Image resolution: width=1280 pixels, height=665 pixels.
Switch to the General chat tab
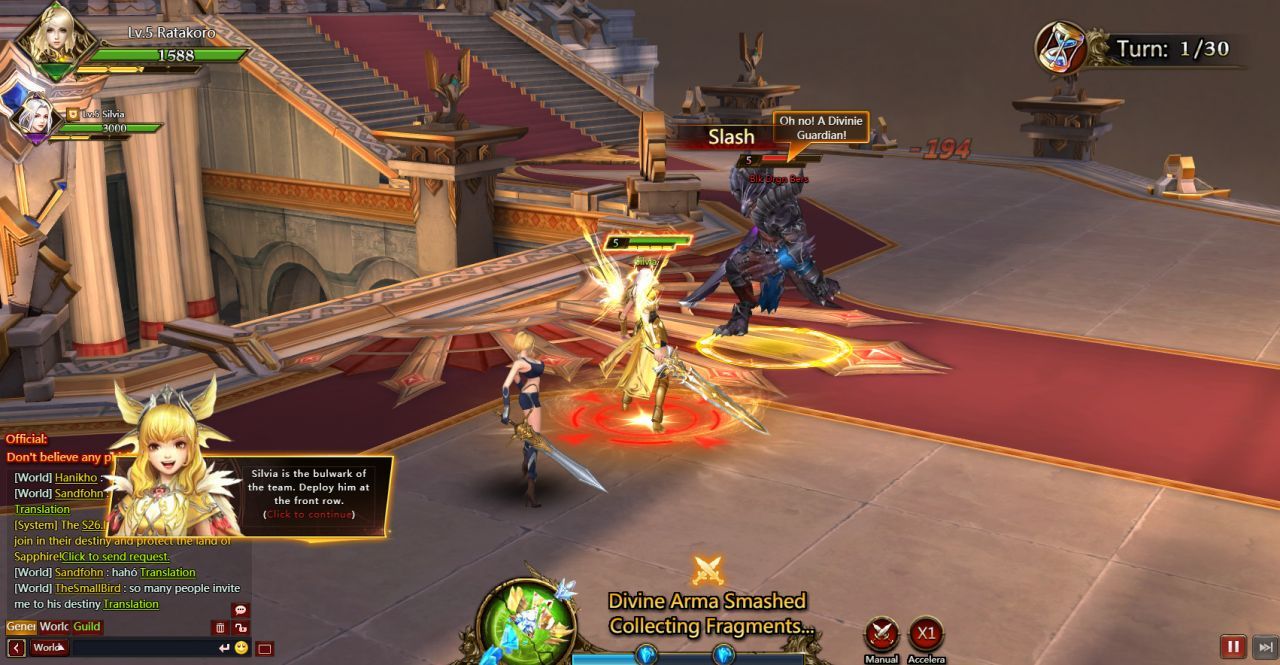[21, 627]
